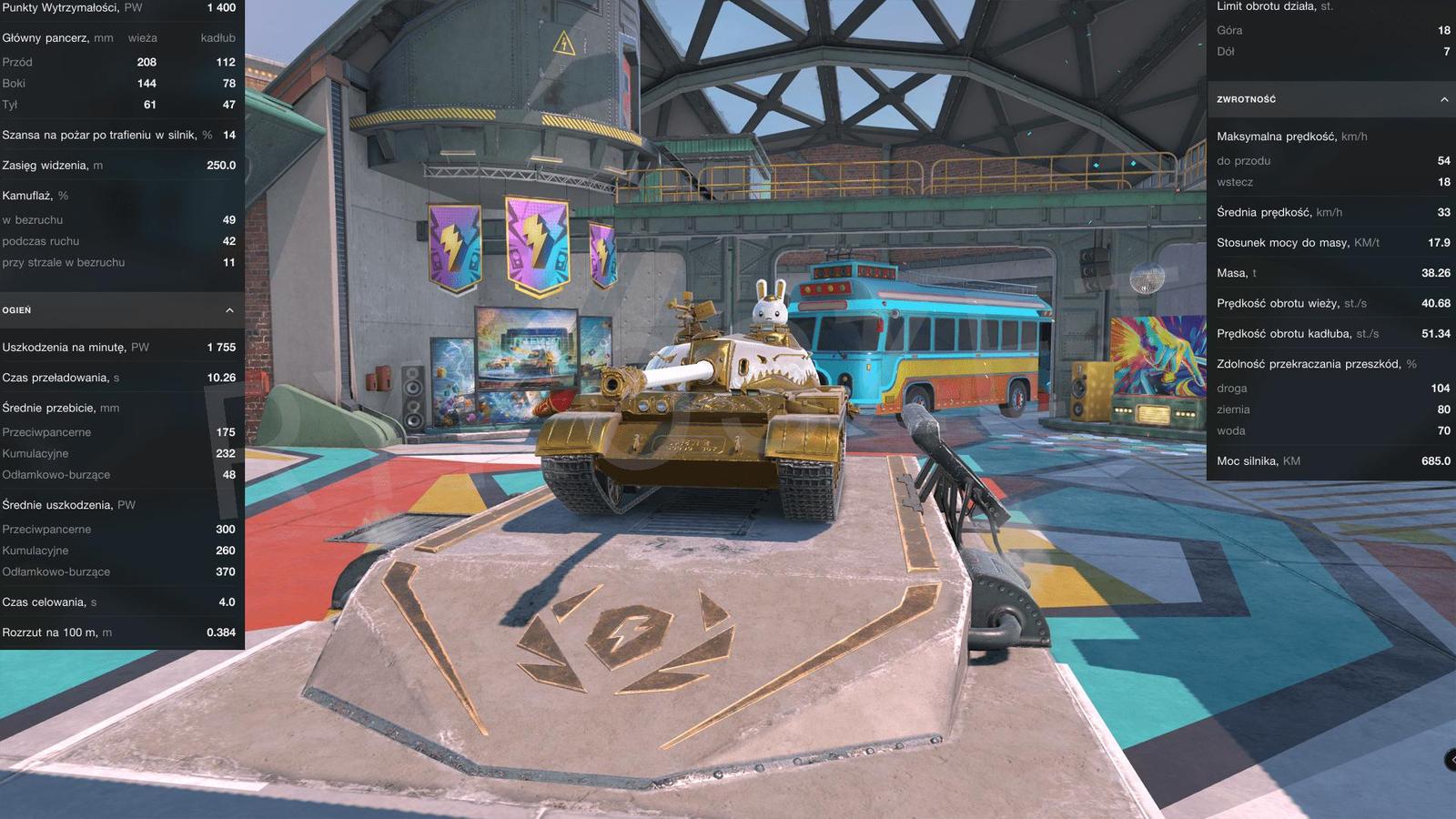Click the Moc silnika row
This screenshot has height=819, width=1456.
(1329, 461)
